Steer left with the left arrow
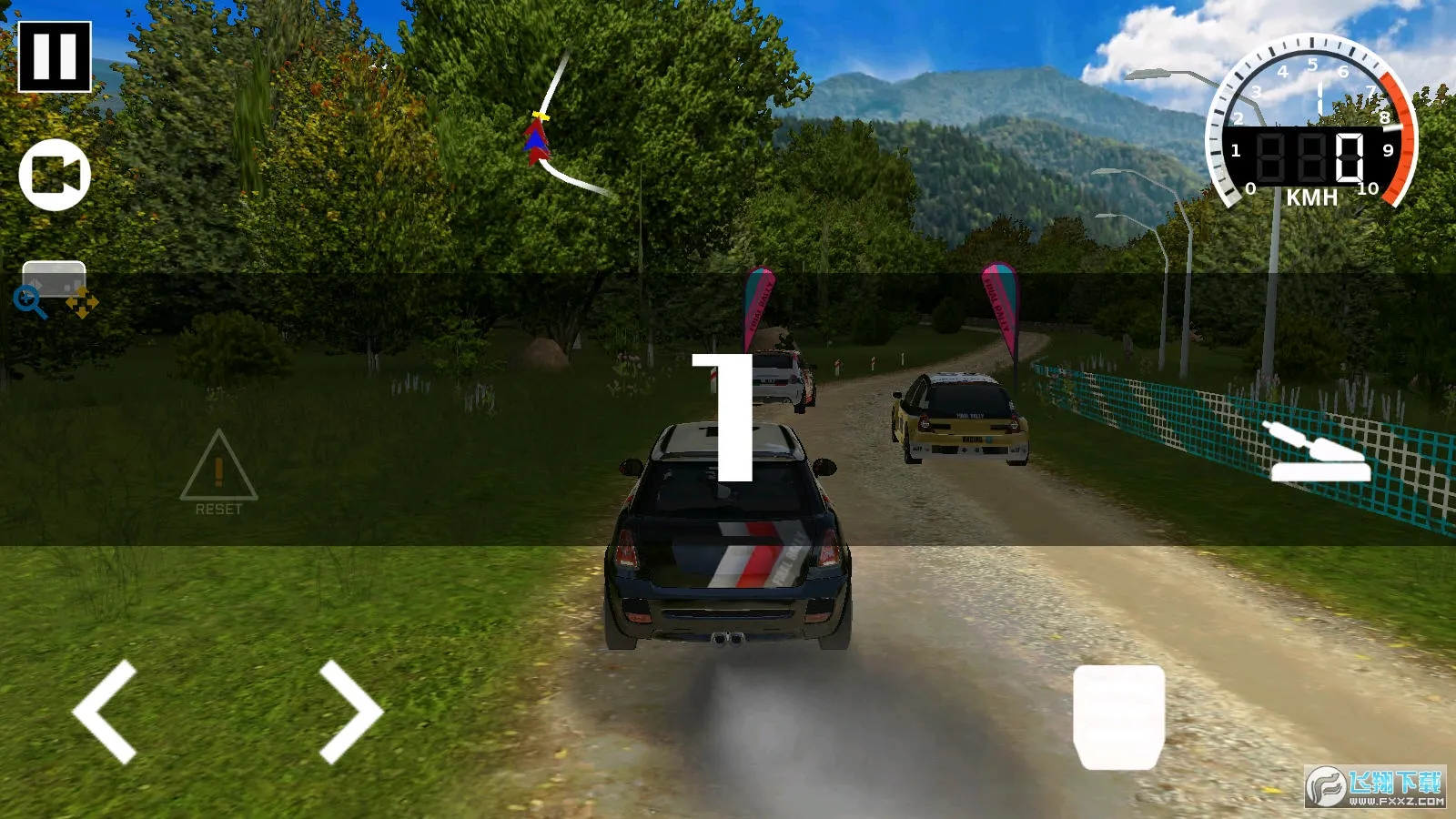1456x819 pixels. coord(106,712)
